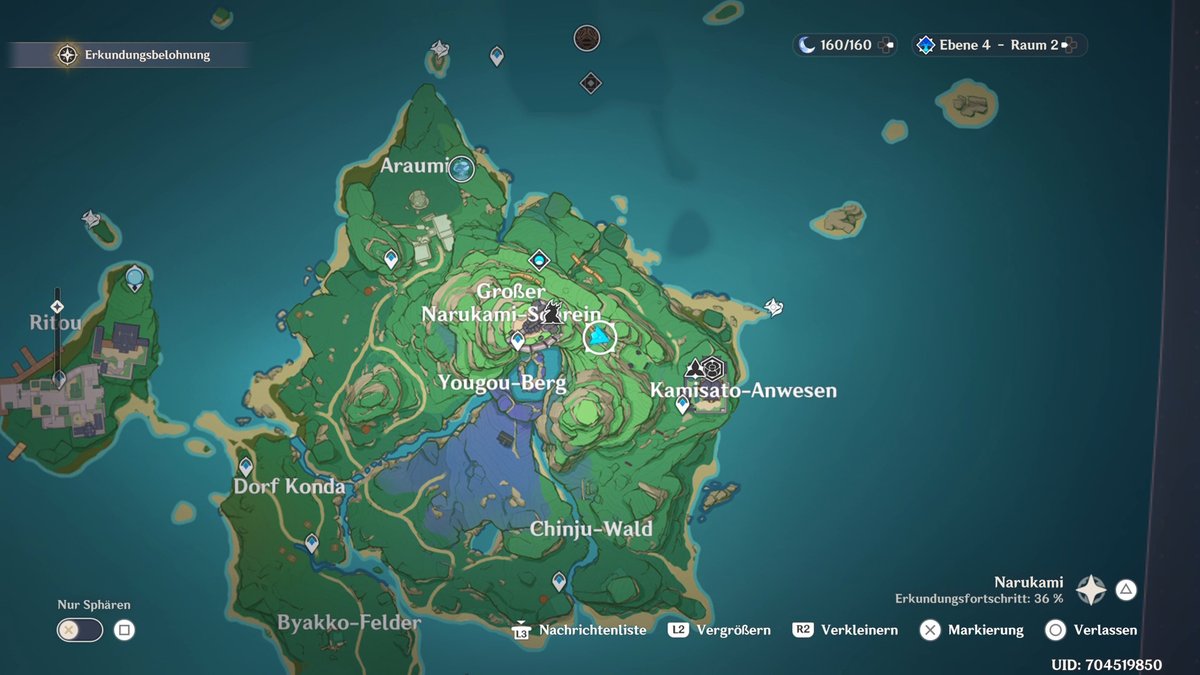Select the waypoint in the sea north of Araumi
Screen dimensions: 1200x675
coord(497,56)
